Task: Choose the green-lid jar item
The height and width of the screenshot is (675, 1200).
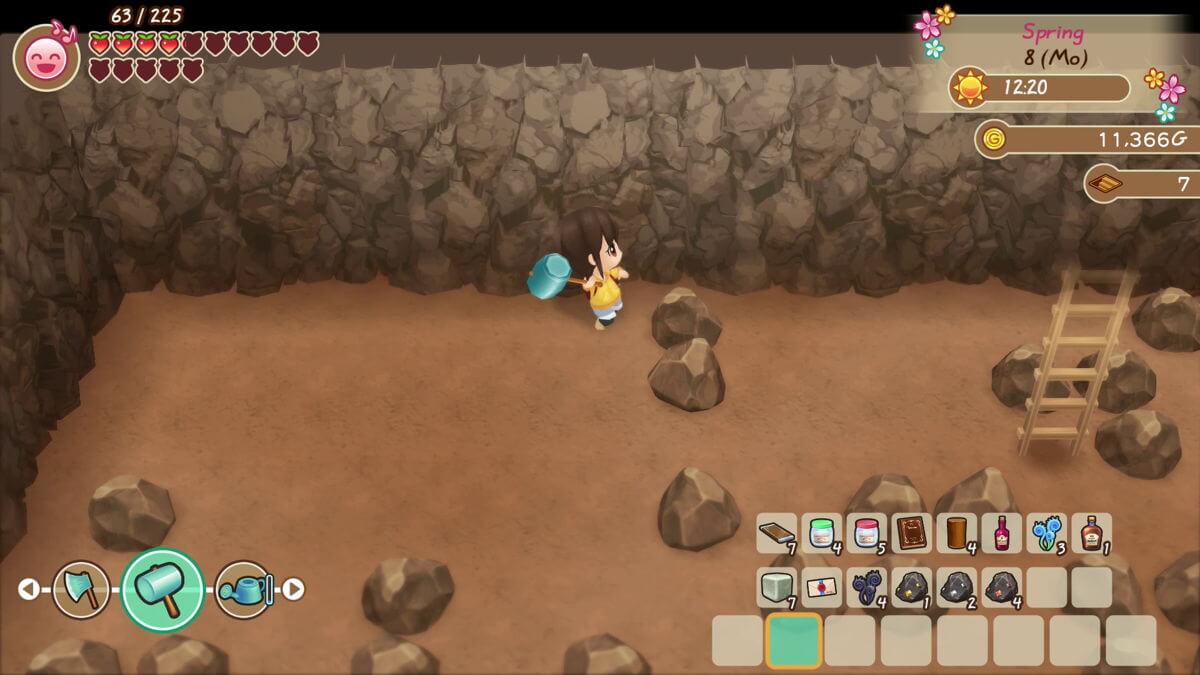Action: pos(822,534)
